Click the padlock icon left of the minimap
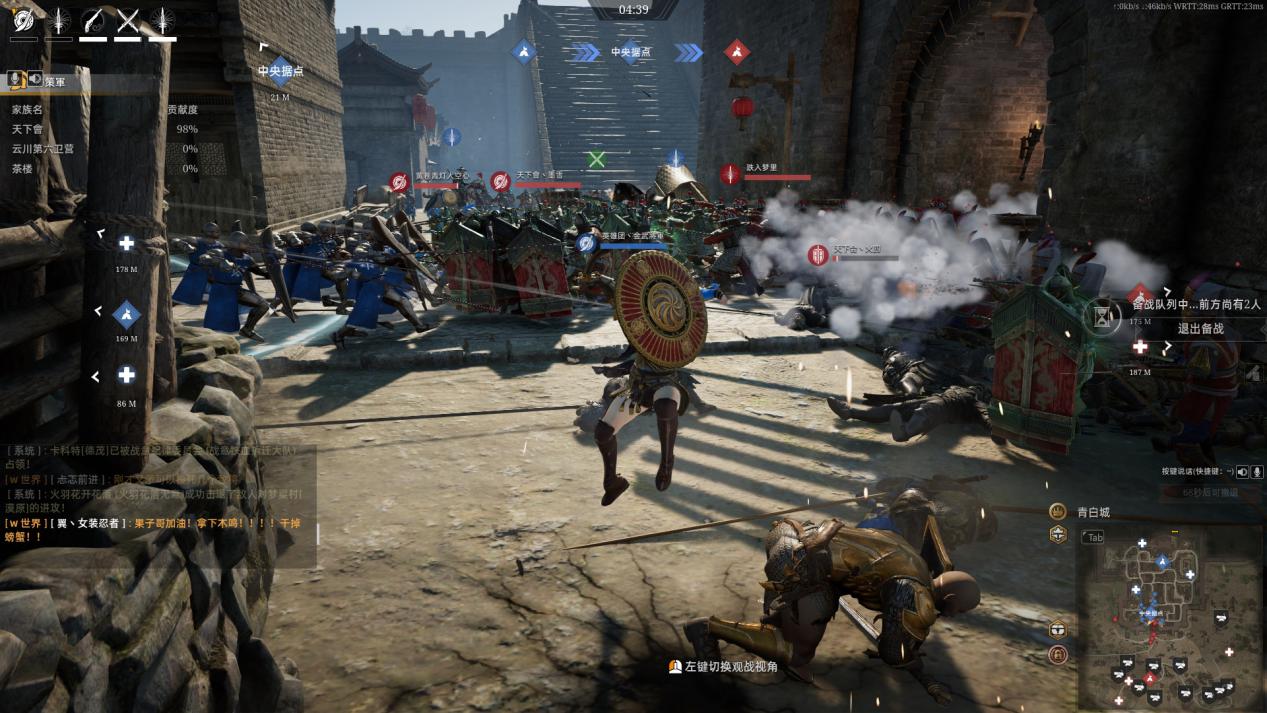1267x713 pixels. (x=1058, y=656)
